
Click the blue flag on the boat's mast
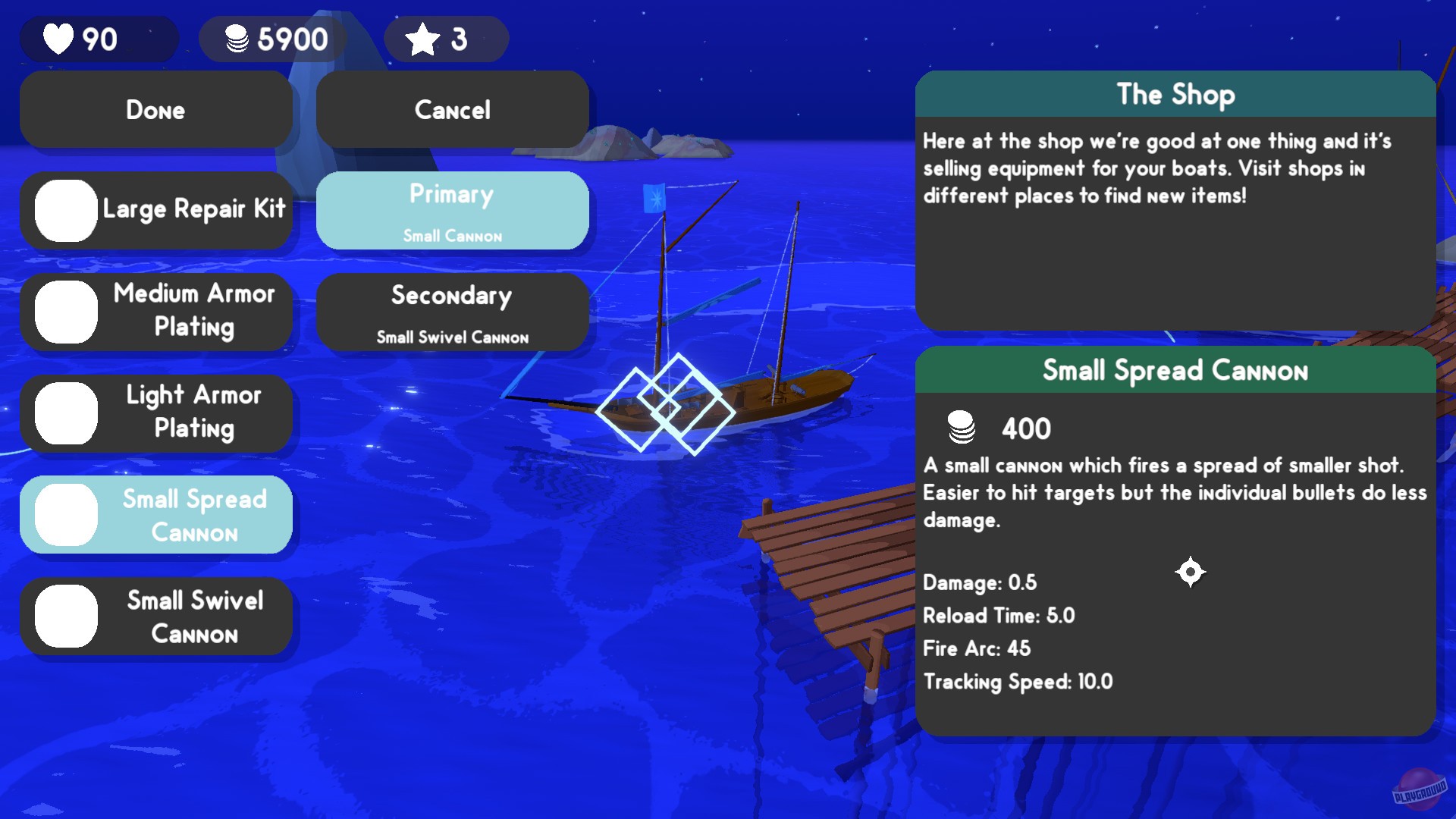pos(654,197)
